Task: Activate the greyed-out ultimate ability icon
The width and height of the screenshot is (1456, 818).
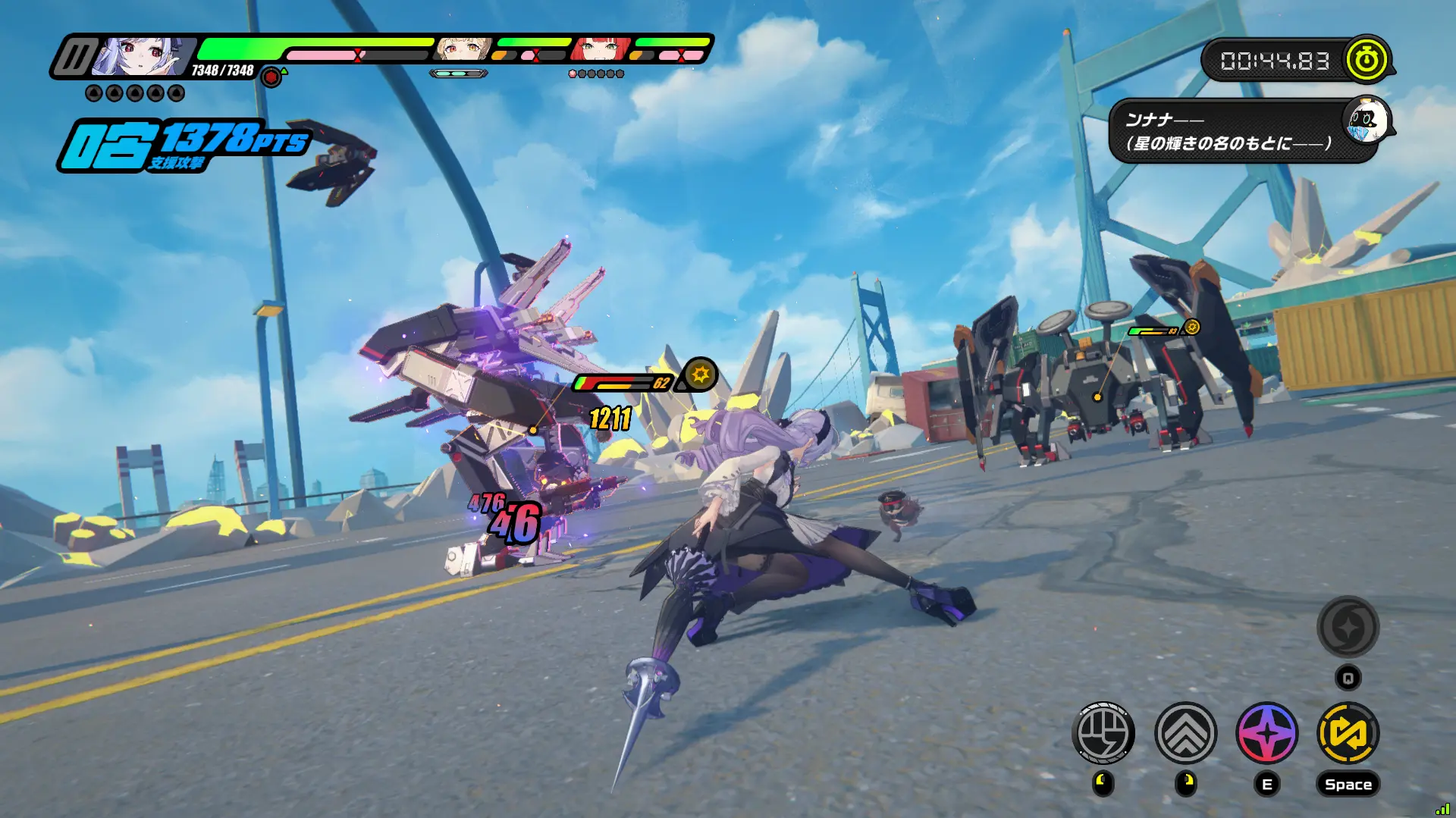Action: click(1348, 627)
